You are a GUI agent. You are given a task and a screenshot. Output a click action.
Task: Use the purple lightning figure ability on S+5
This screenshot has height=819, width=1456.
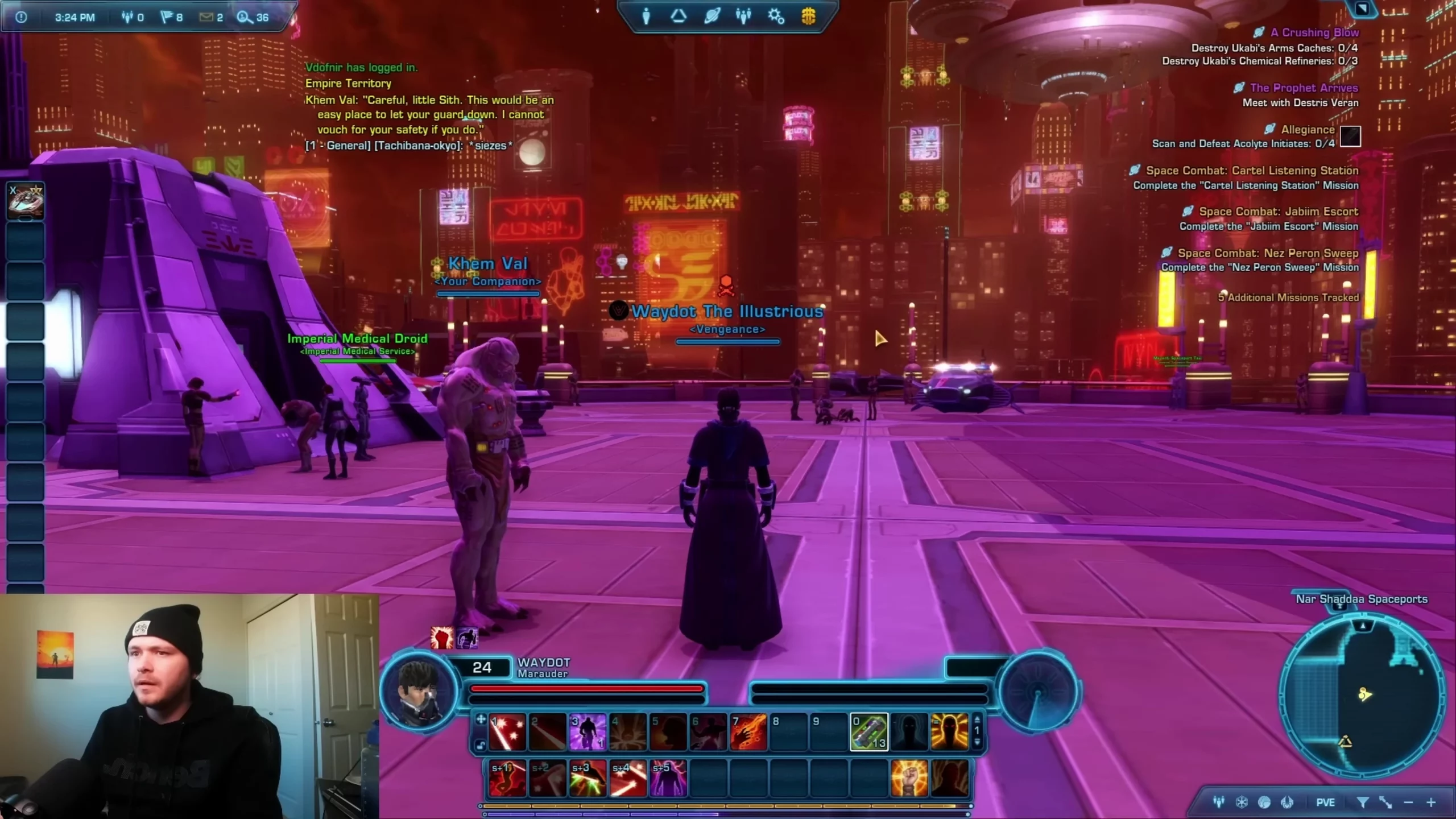click(x=668, y=778)
